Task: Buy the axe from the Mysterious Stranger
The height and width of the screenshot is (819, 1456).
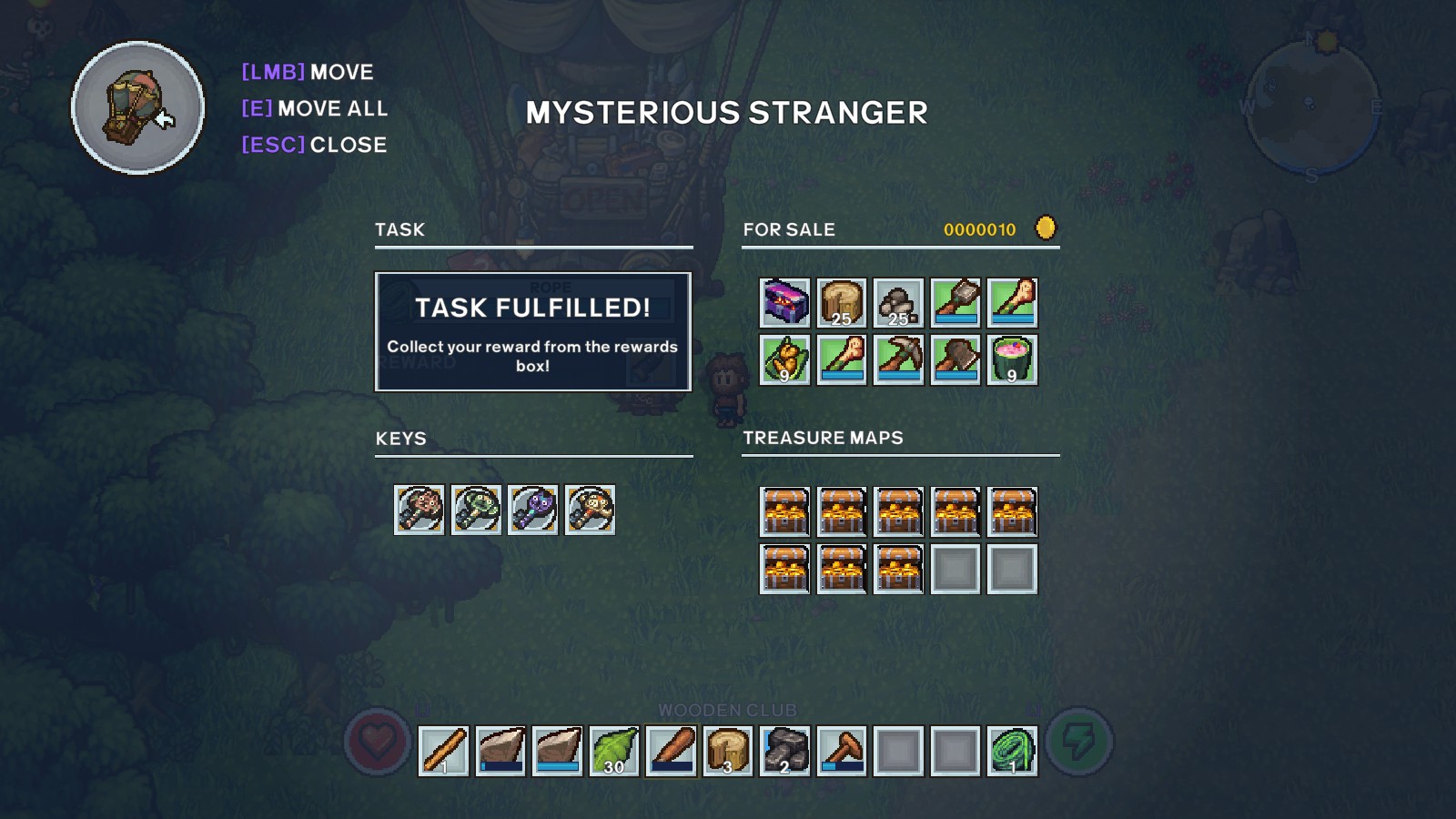Action: click(957, 359)
